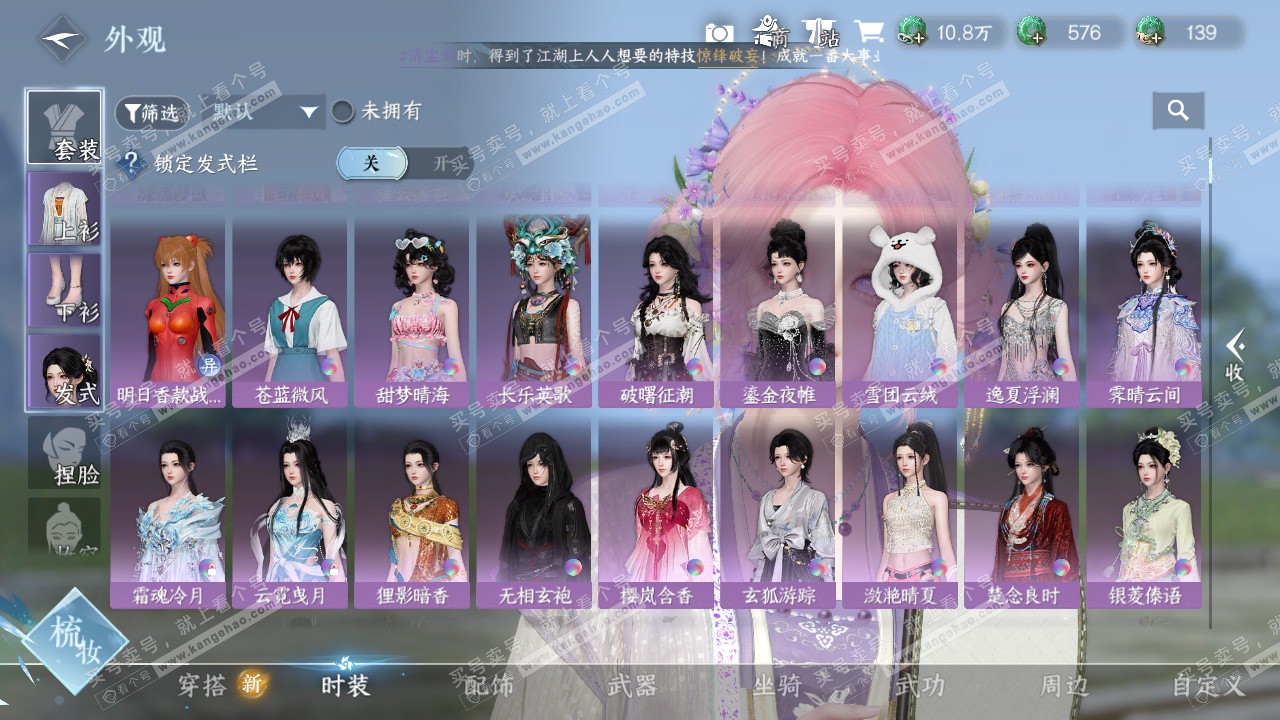Select the 套装 category tab
Image resolution: width=1280 pixels, height=720 pixels.
click(64, 128)
